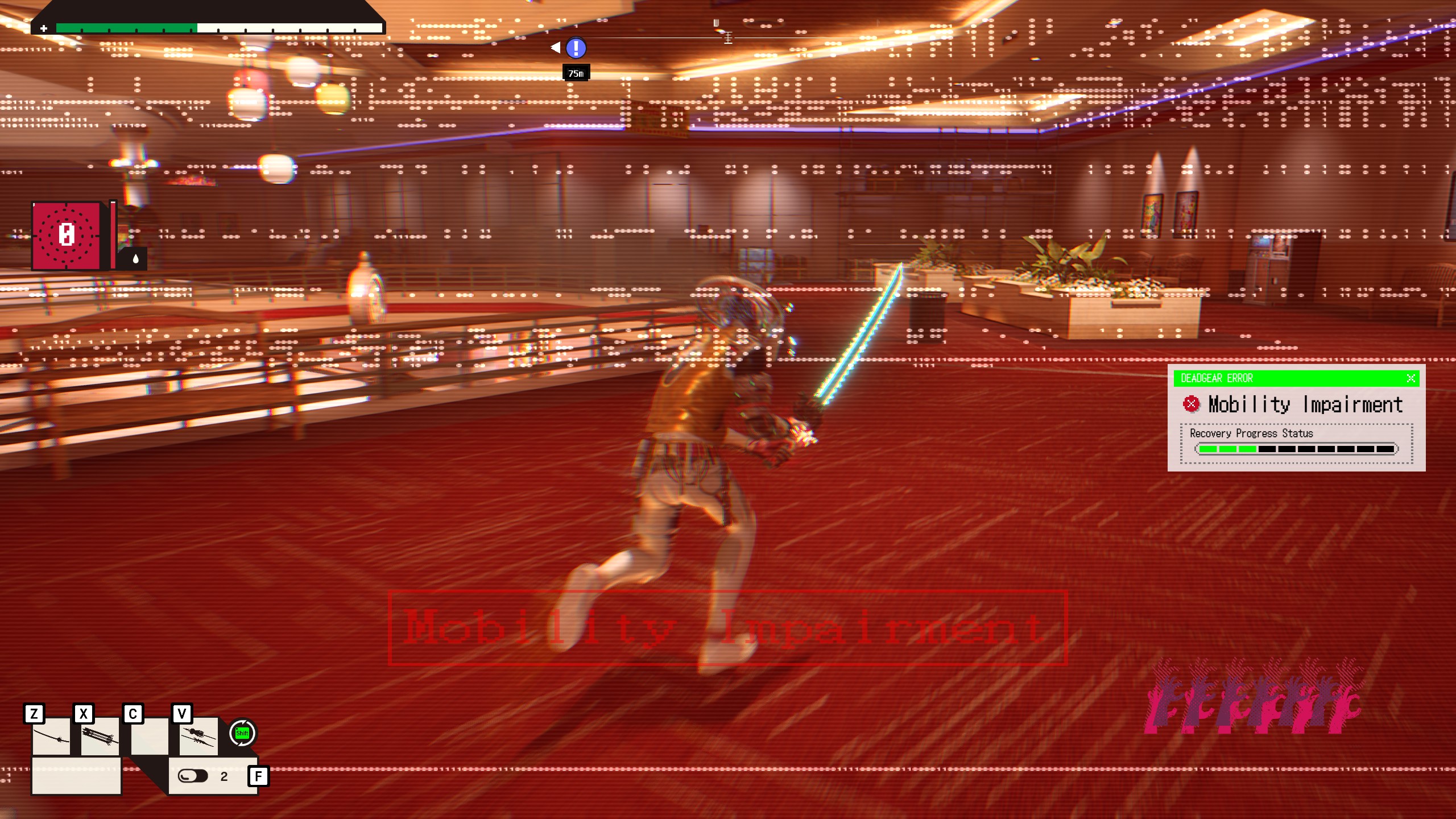The image size is (1456, 819).
Task: Select the katana weapon slot
Action: click(x=51, y=737)
